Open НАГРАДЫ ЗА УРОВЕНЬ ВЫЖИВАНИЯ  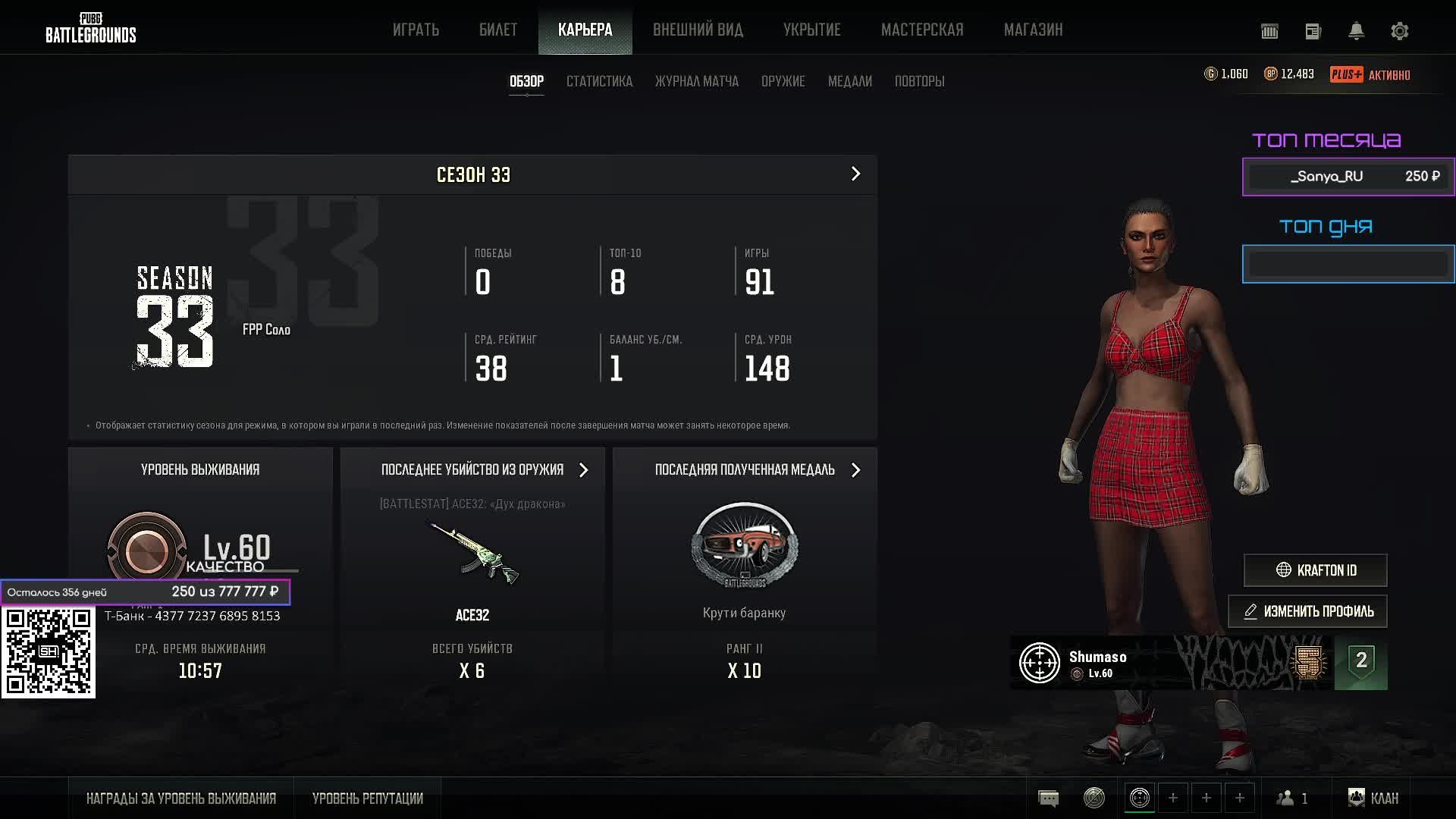180,799
